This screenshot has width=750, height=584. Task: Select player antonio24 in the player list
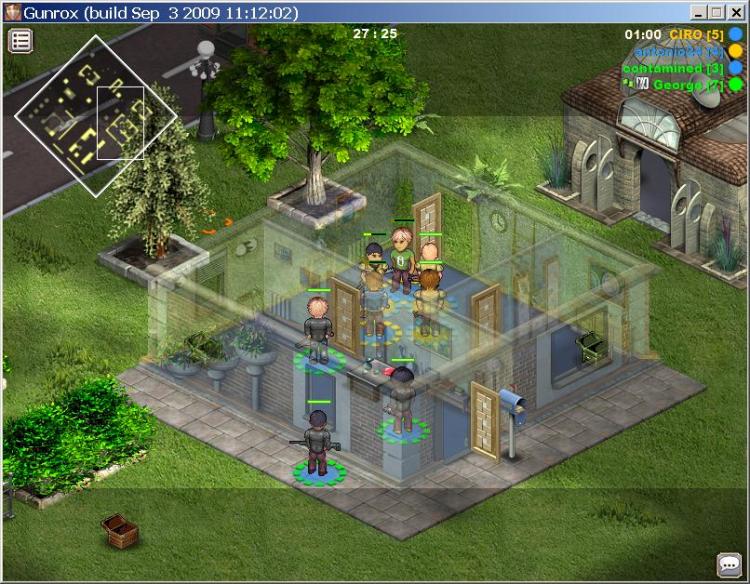click(678, 51)
